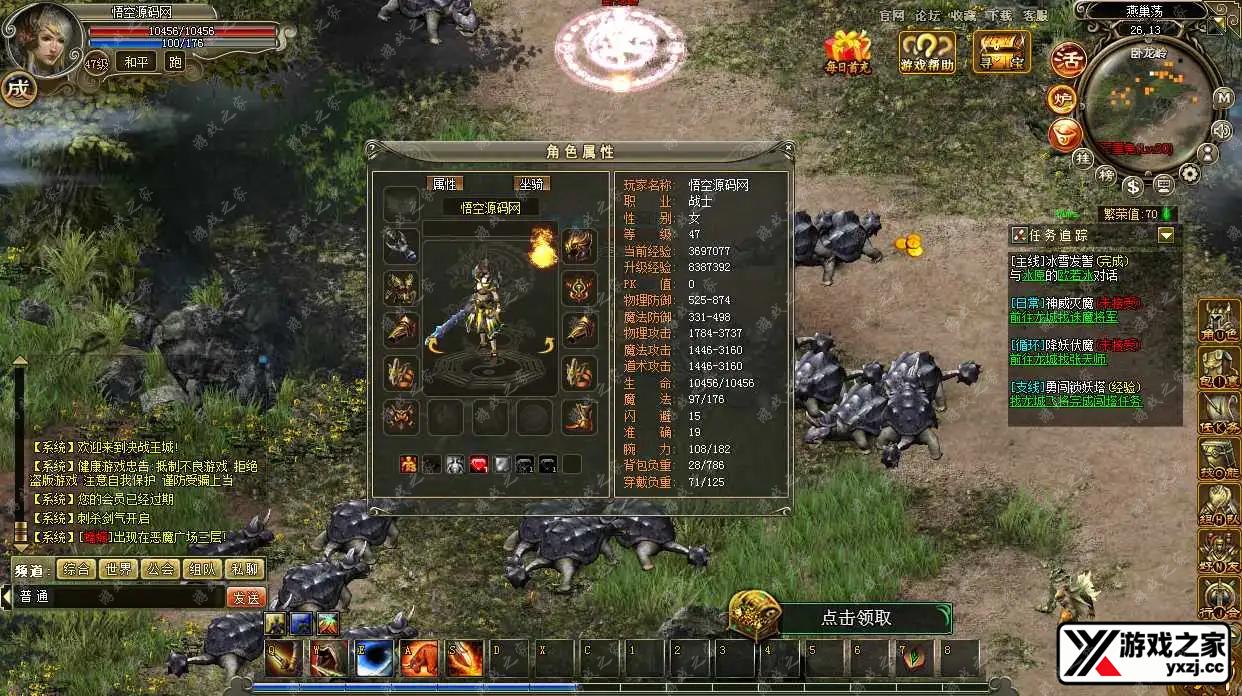Follow the 前往龙城找诛魔将军 quest link
1242x696 pixels.
tap(1063, 317)
